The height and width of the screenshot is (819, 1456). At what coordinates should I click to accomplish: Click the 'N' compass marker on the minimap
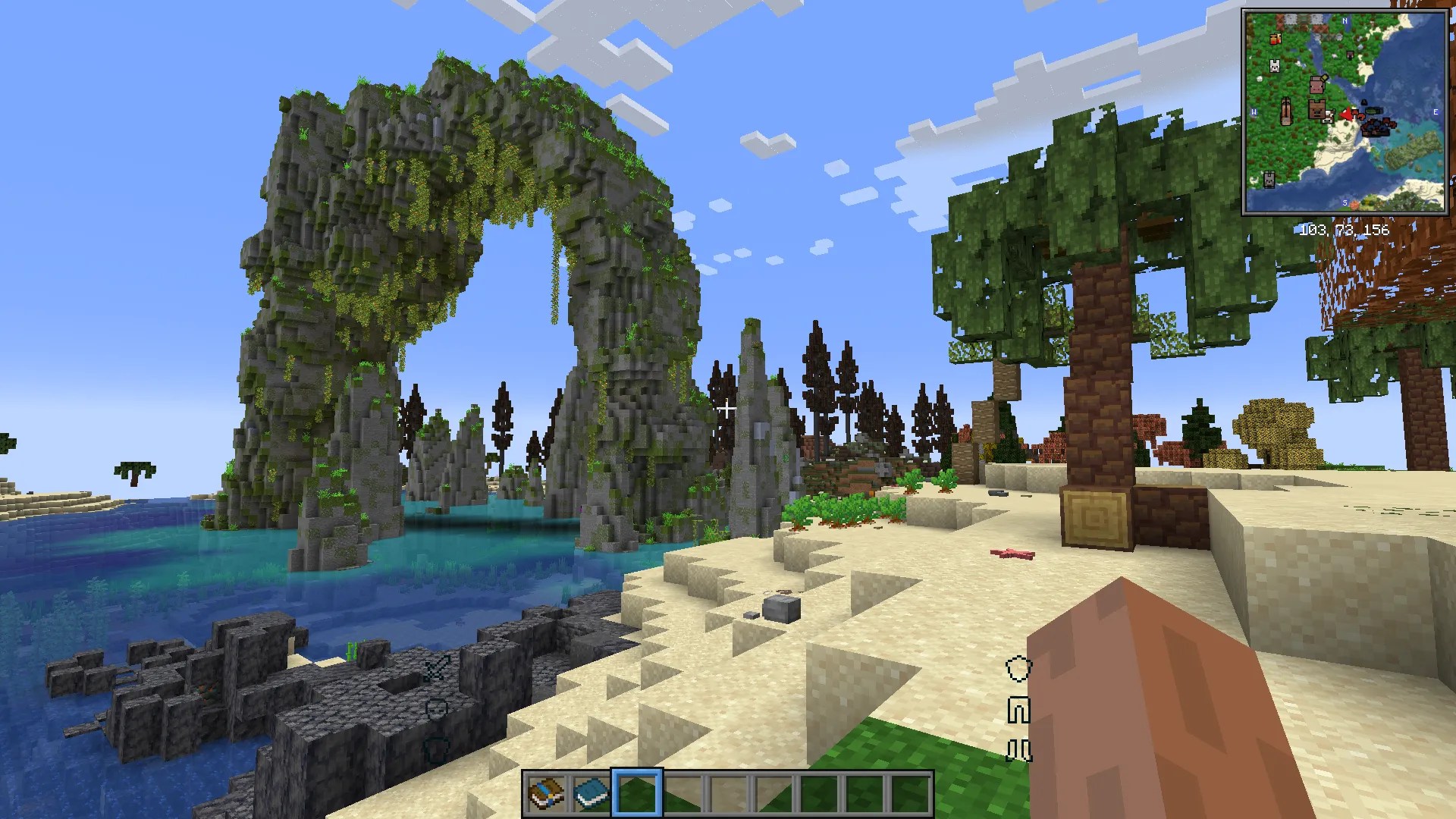click(x=1345, y=20)
